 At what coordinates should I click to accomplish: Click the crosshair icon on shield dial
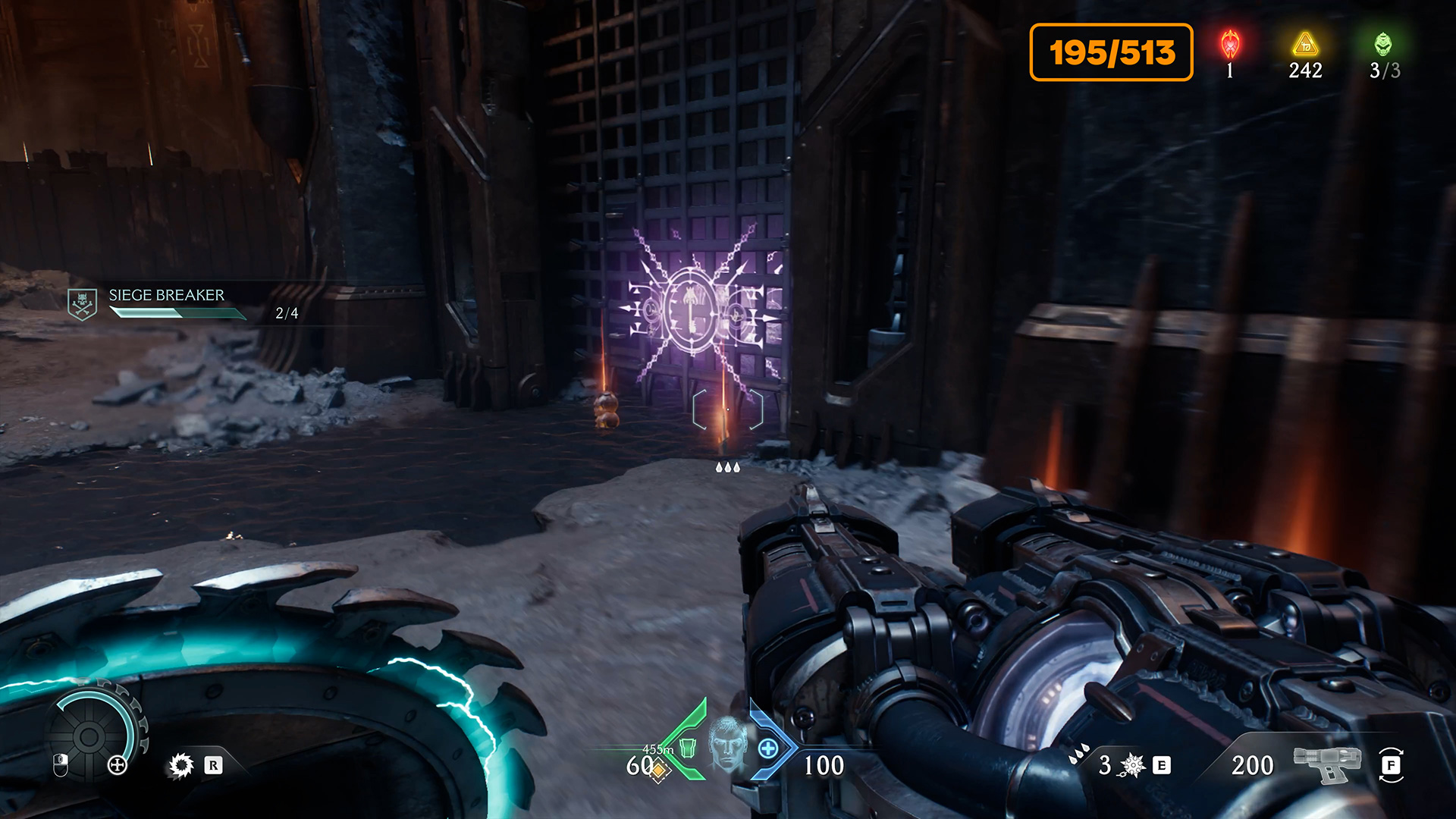pos(118,765)
